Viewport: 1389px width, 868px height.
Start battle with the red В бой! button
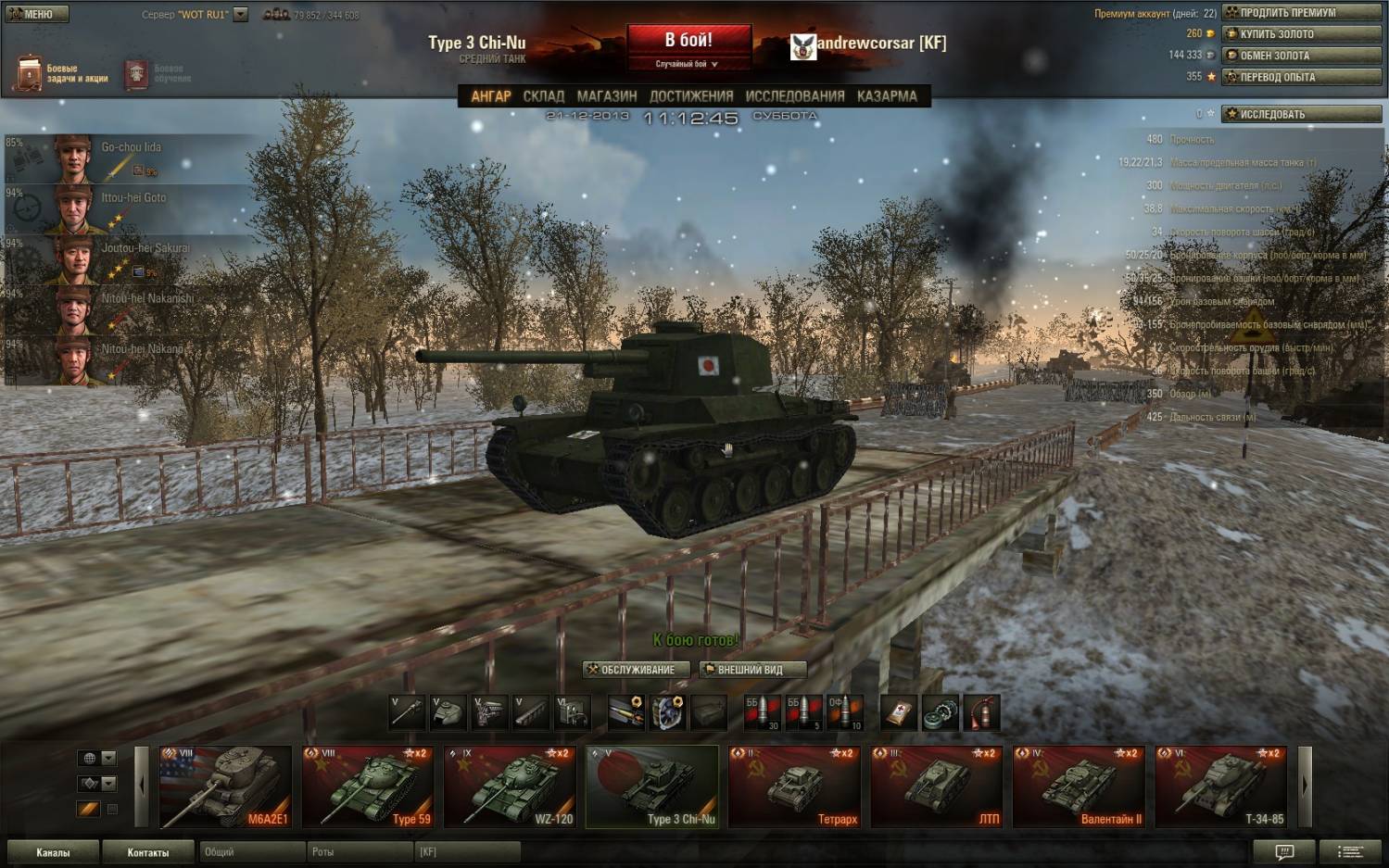pos(688,41)
